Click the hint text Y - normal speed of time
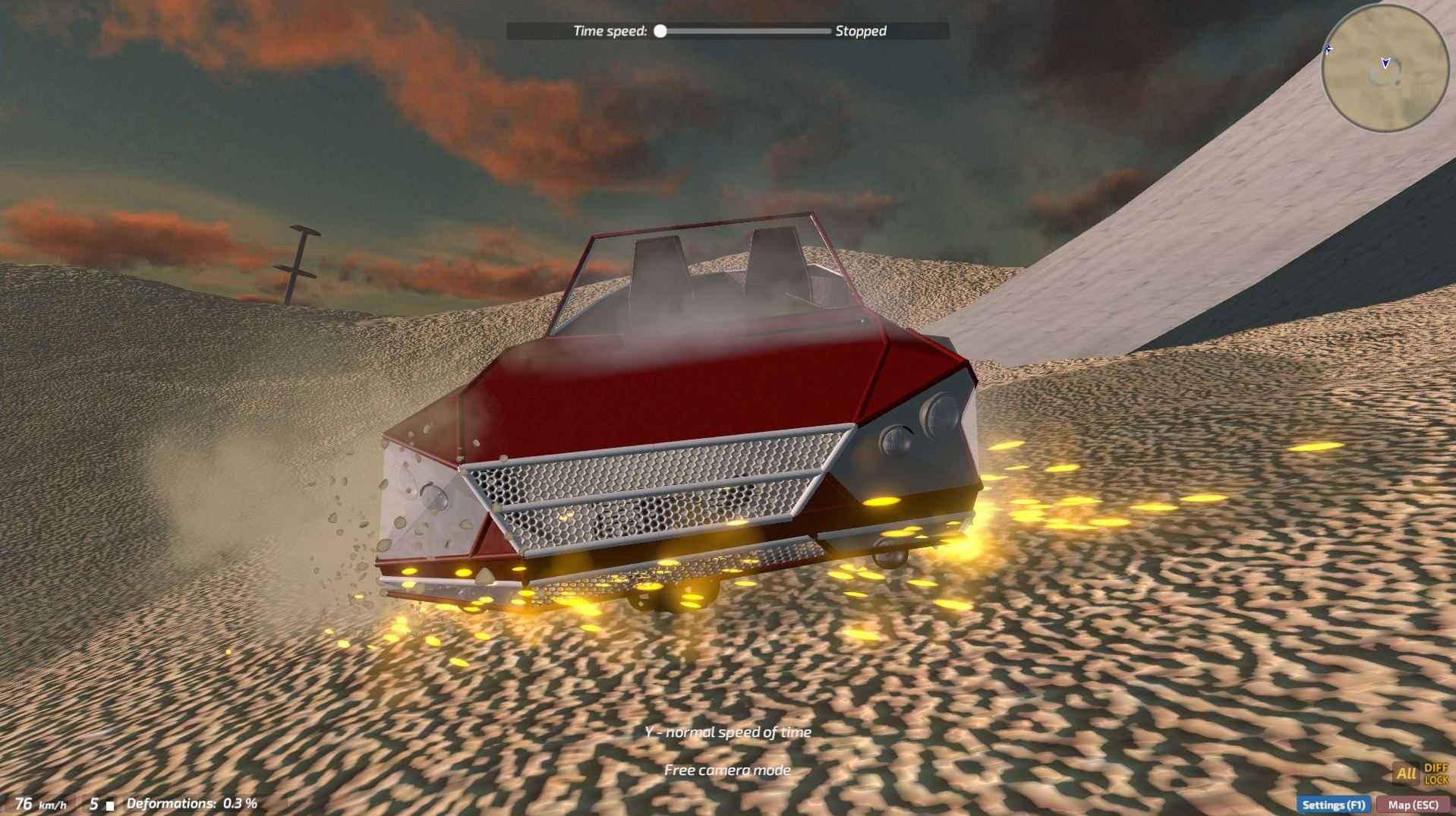 click(x=726, y=731)
